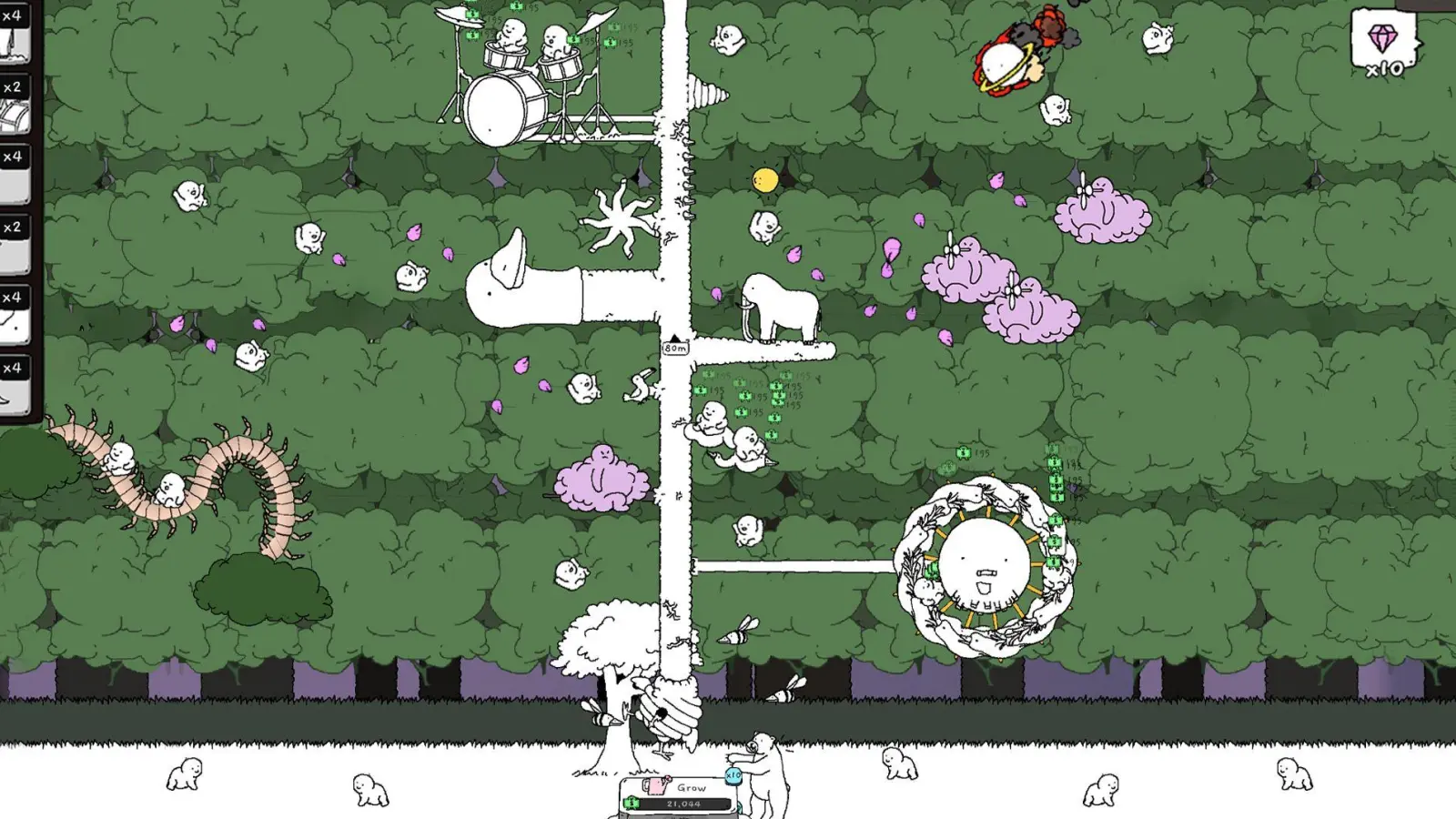1456x819 pixels.
Task: Click the pink watering can icon on the Grow button
Action: 654,786
